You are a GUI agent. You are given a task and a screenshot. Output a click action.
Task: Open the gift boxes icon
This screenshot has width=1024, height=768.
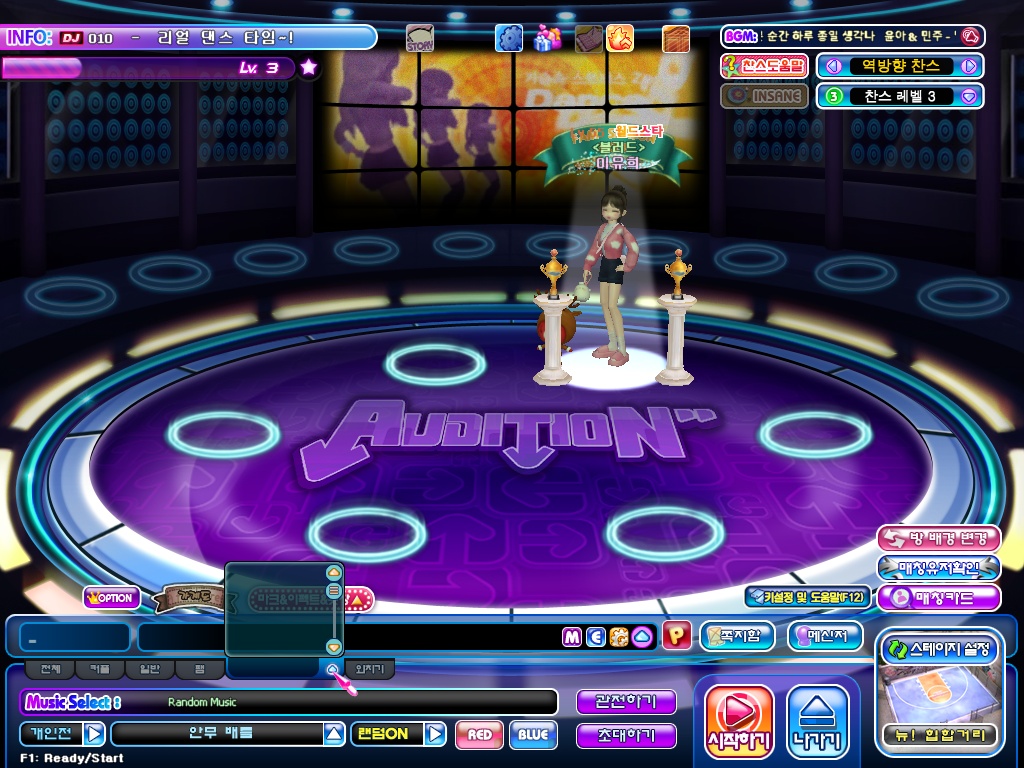tap(547, 38)
